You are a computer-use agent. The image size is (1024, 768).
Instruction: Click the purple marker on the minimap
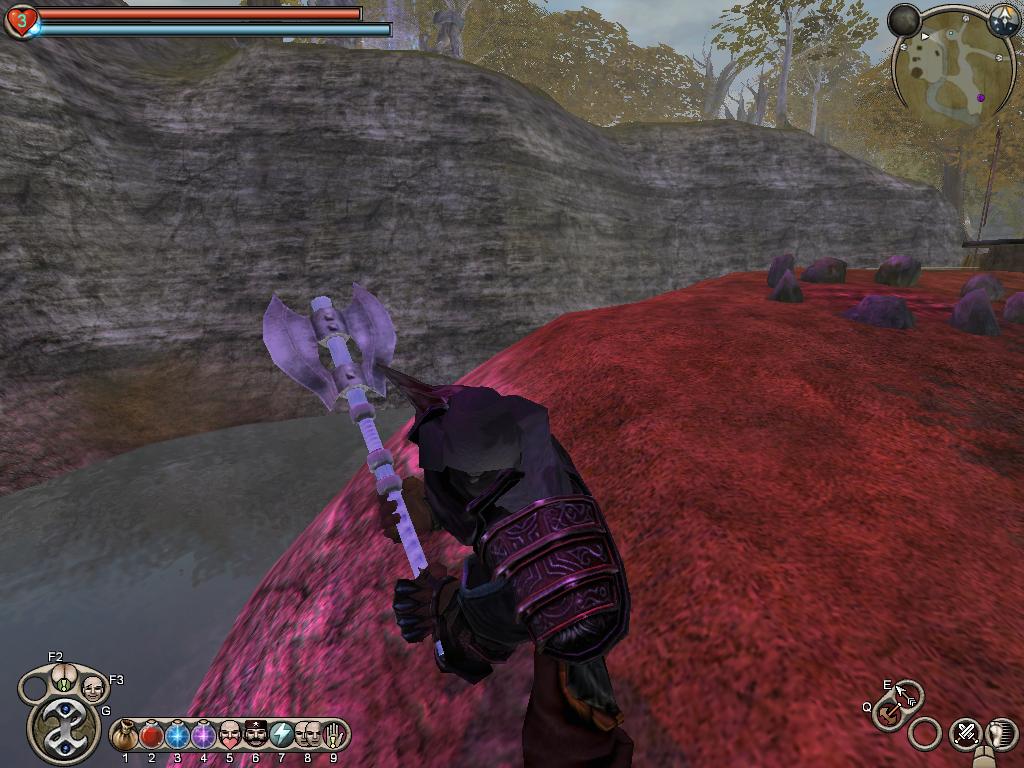pos(981,97)
